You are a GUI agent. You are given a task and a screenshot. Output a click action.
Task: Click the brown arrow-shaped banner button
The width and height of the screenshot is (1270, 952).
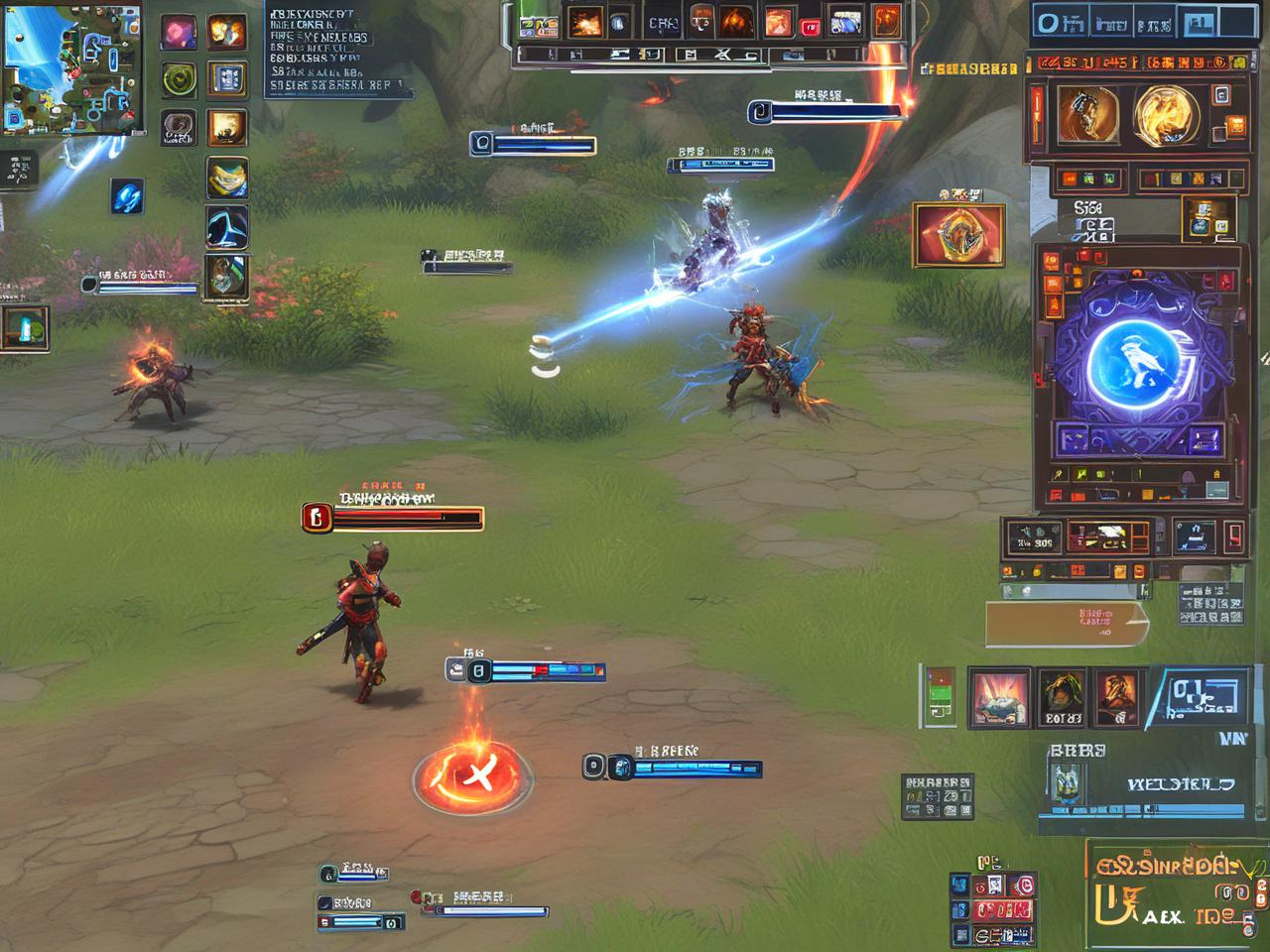point(1067,623)
